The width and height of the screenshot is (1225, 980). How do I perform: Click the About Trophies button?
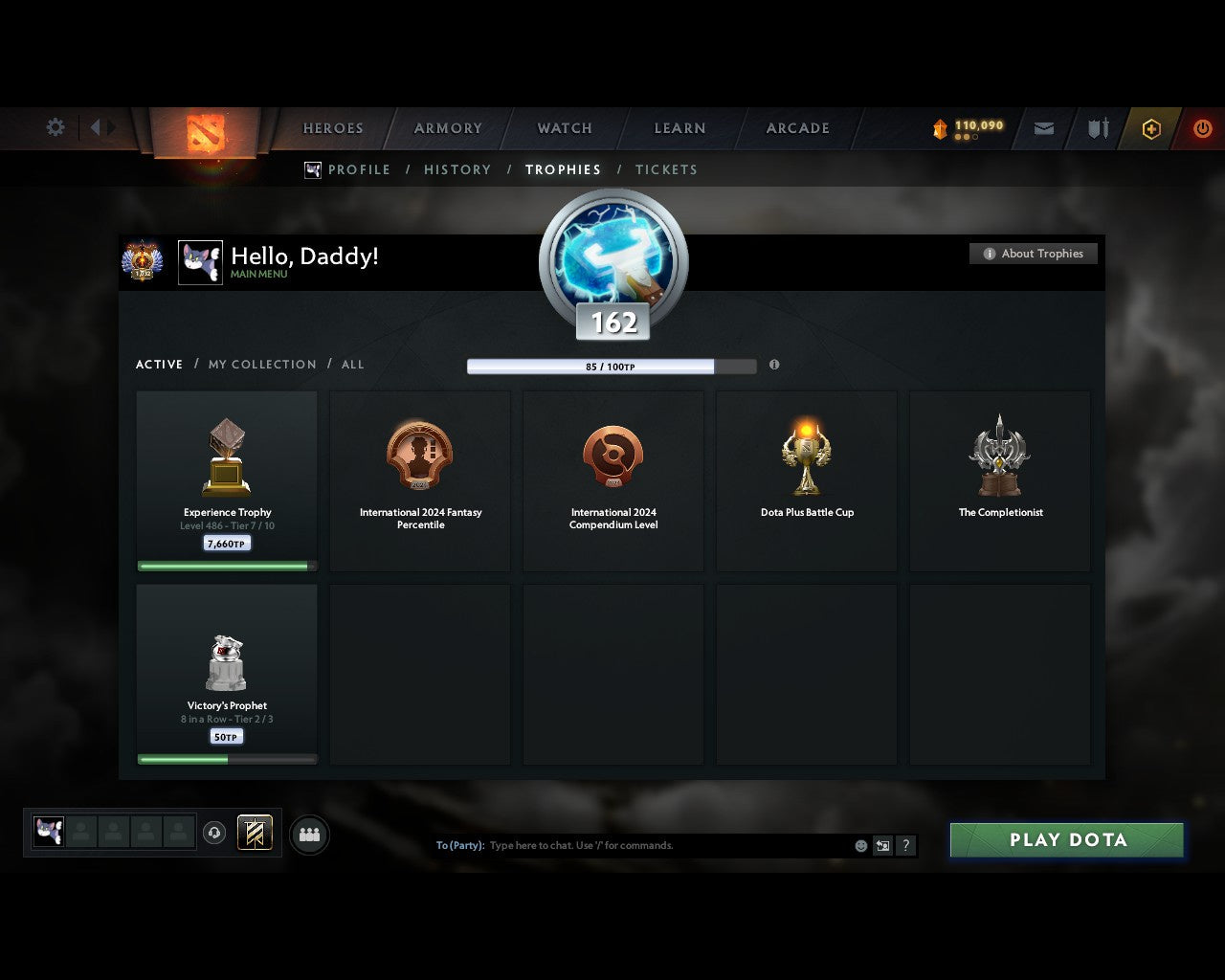point(1034,254)
